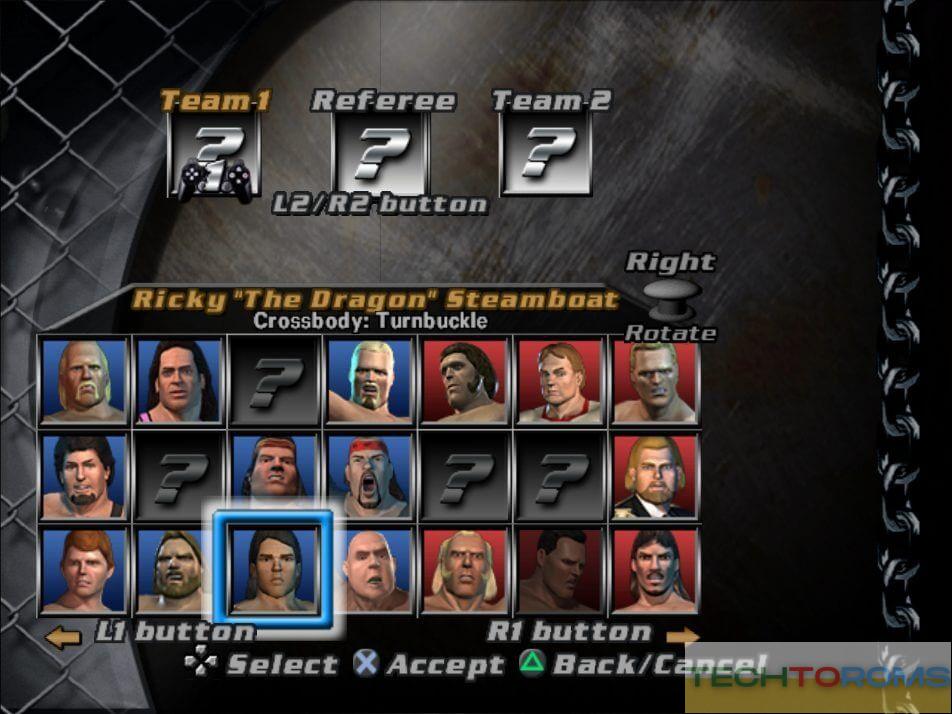This screenshot has width=952, height=714.
Task: Choose the long-haired wrestler in pink attire
Action: pos(179,381)
